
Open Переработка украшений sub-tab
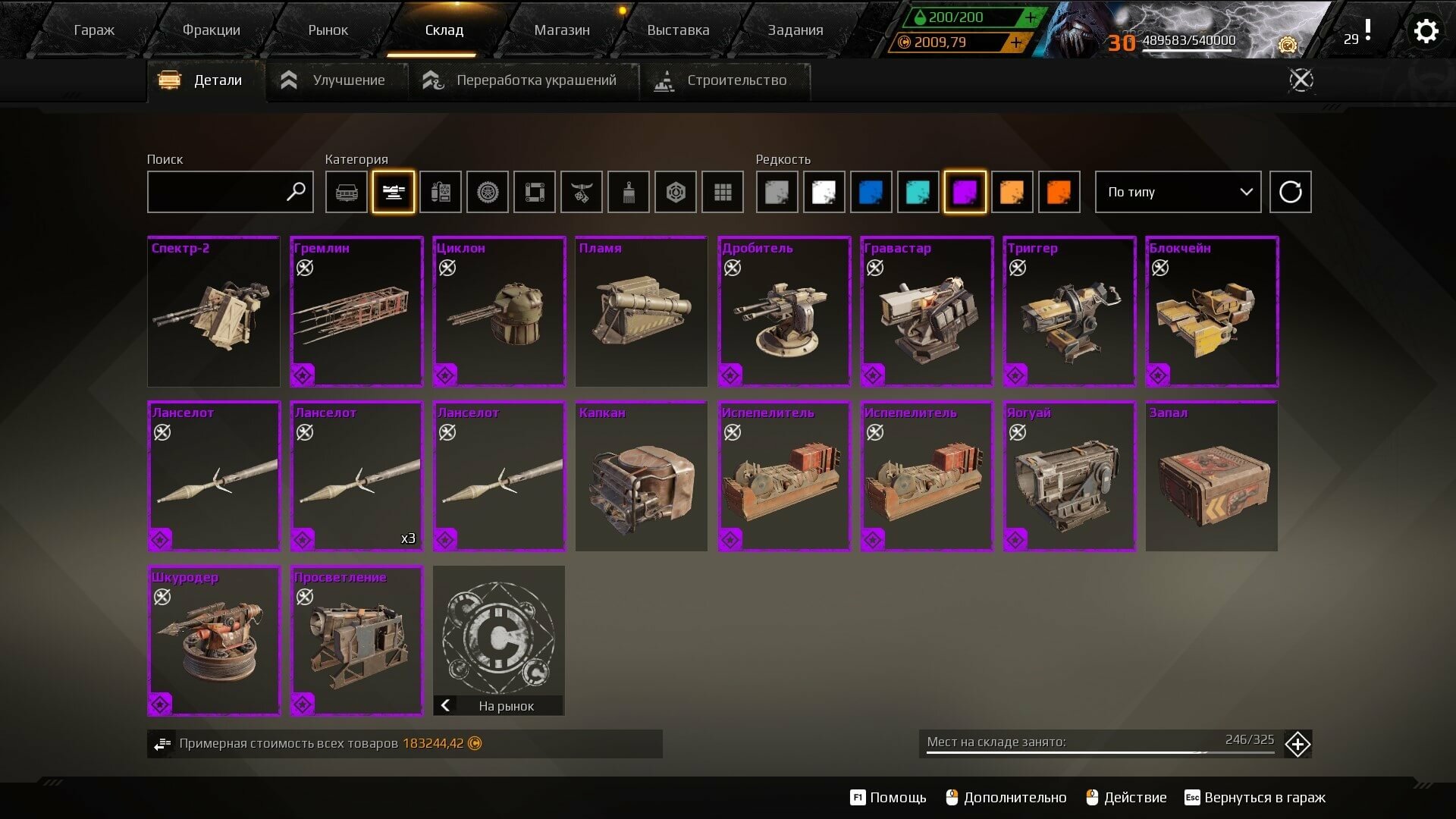click(521, 80)
